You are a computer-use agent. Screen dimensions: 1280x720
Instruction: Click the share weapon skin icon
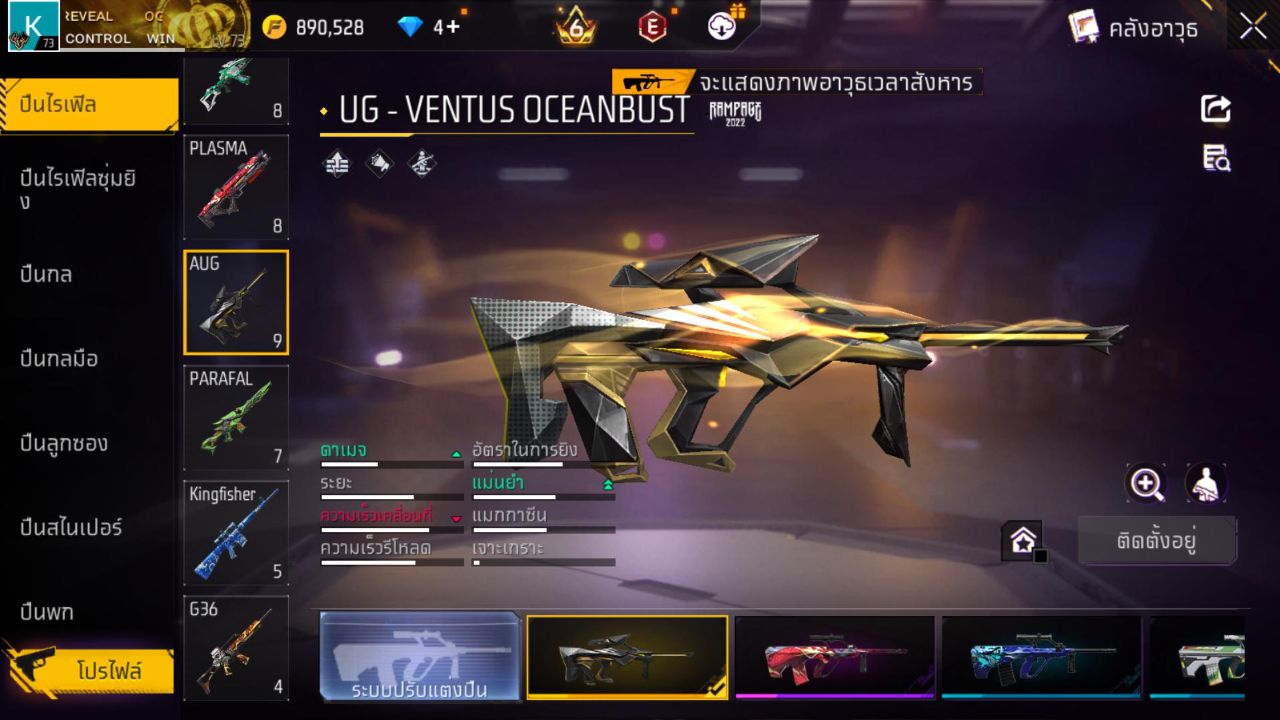point(1214,108)
